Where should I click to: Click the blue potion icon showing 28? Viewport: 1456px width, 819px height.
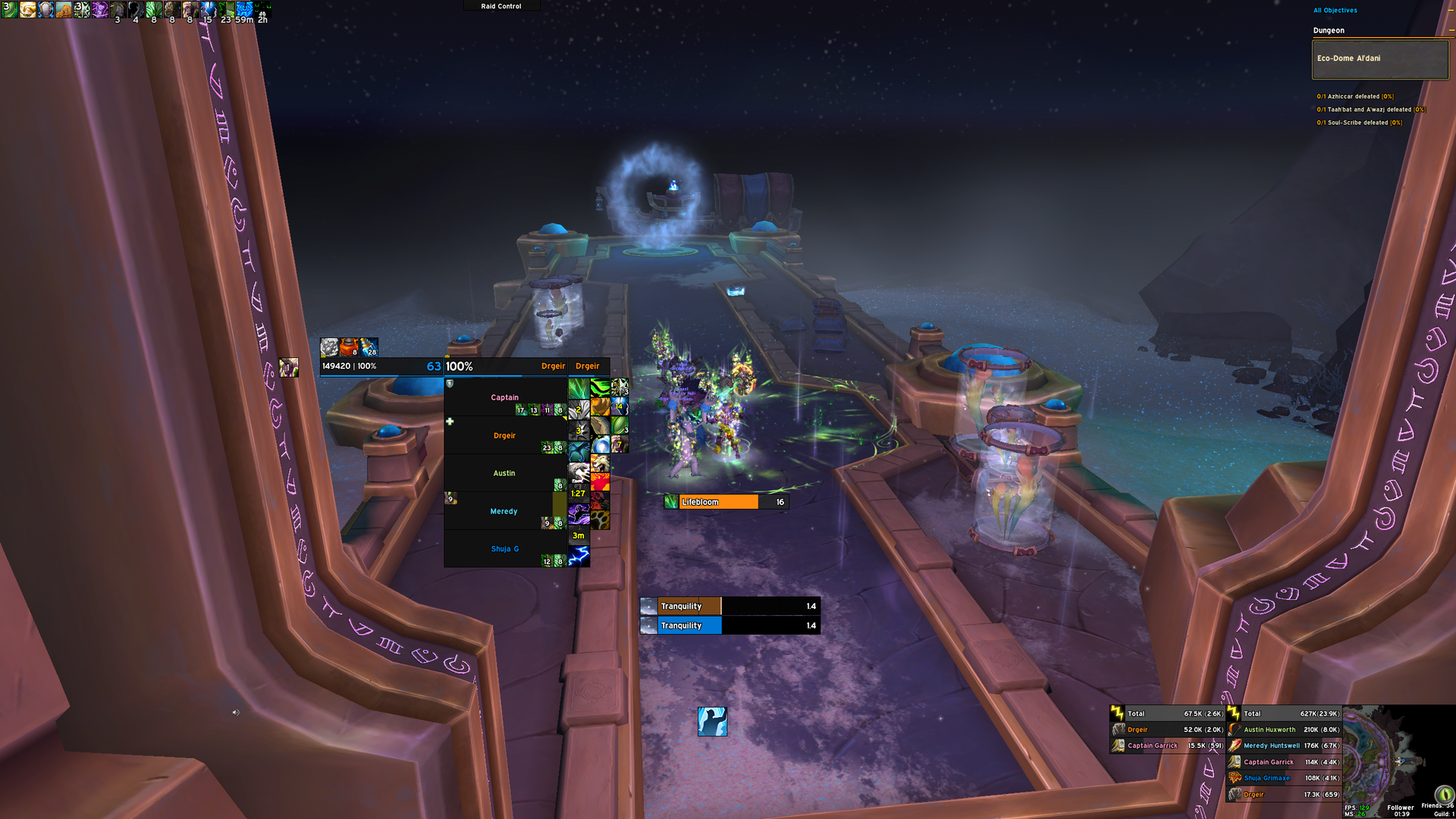[369, 347]
